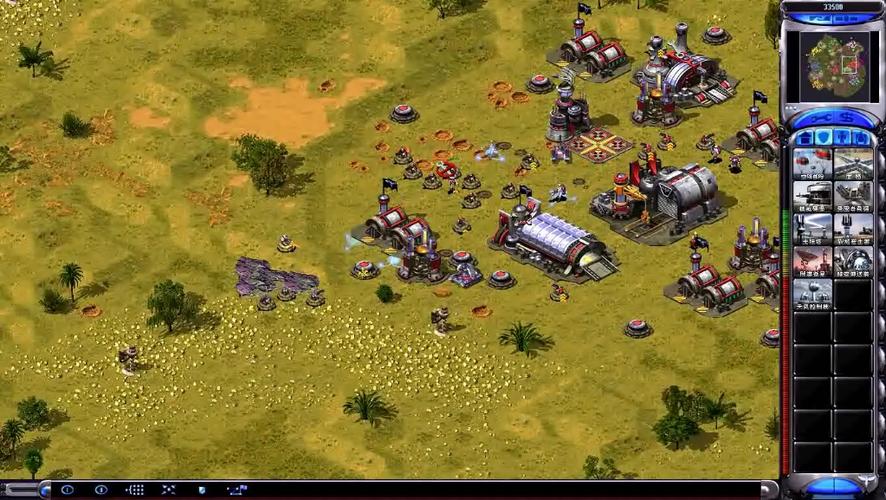Click the scatter arrows command icon
The width and height of the screenshot is (886, 500).
[169, 490]
